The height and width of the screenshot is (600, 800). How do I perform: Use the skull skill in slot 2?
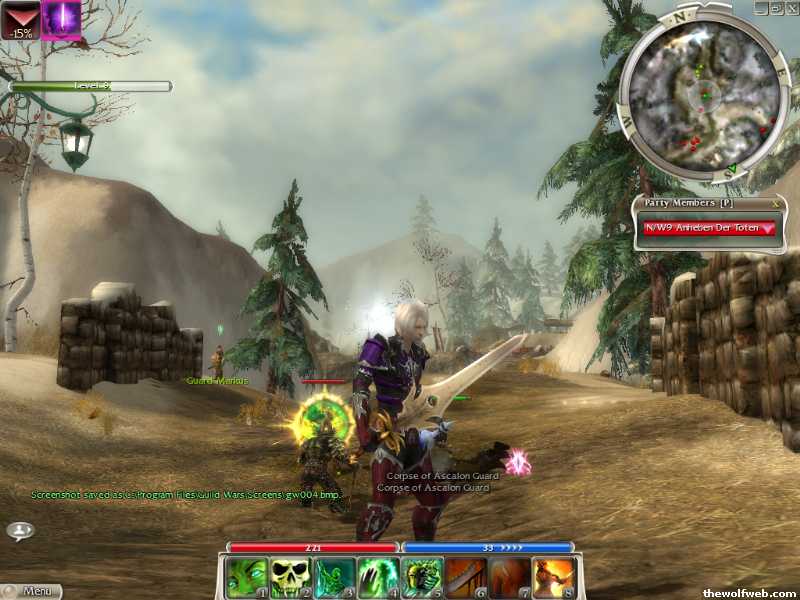click(289, 577)
